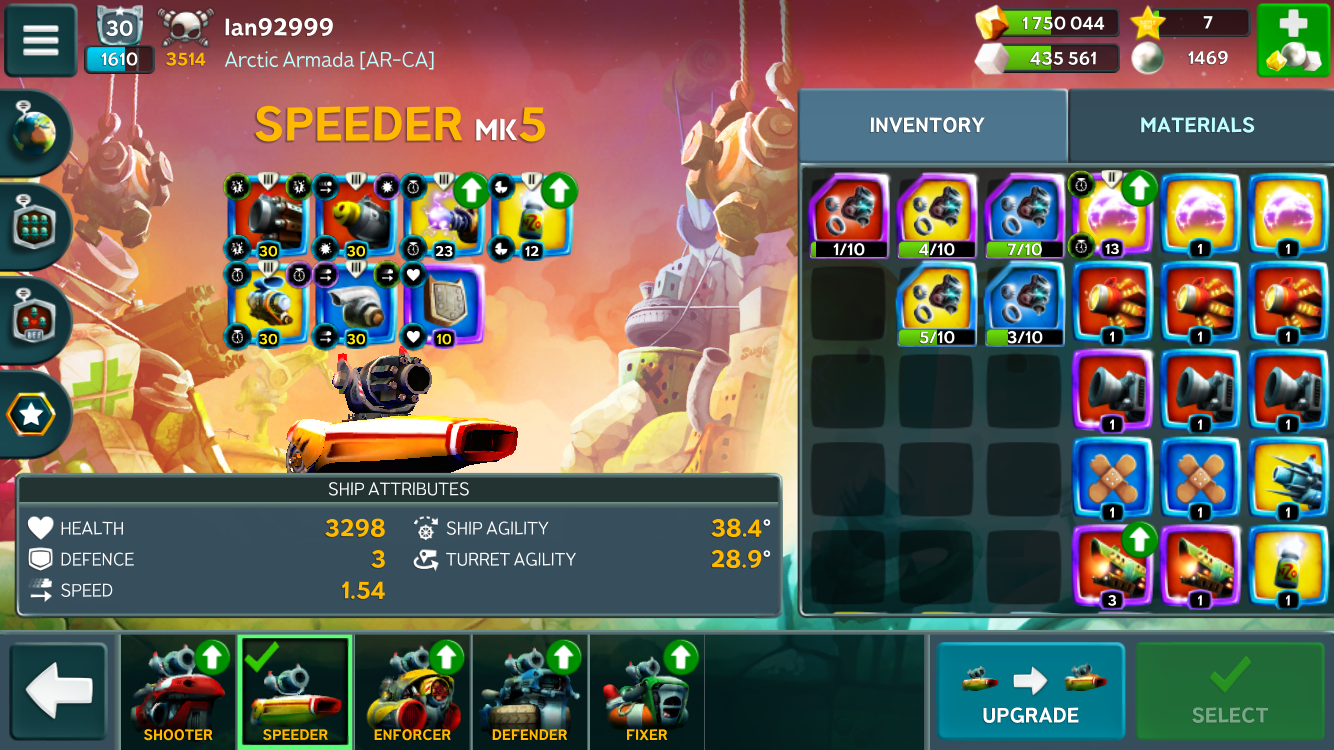The height and width of the screenshot is (750, 1334).
Task: Show the Inventory tab
Action: (x=927, y=125)
